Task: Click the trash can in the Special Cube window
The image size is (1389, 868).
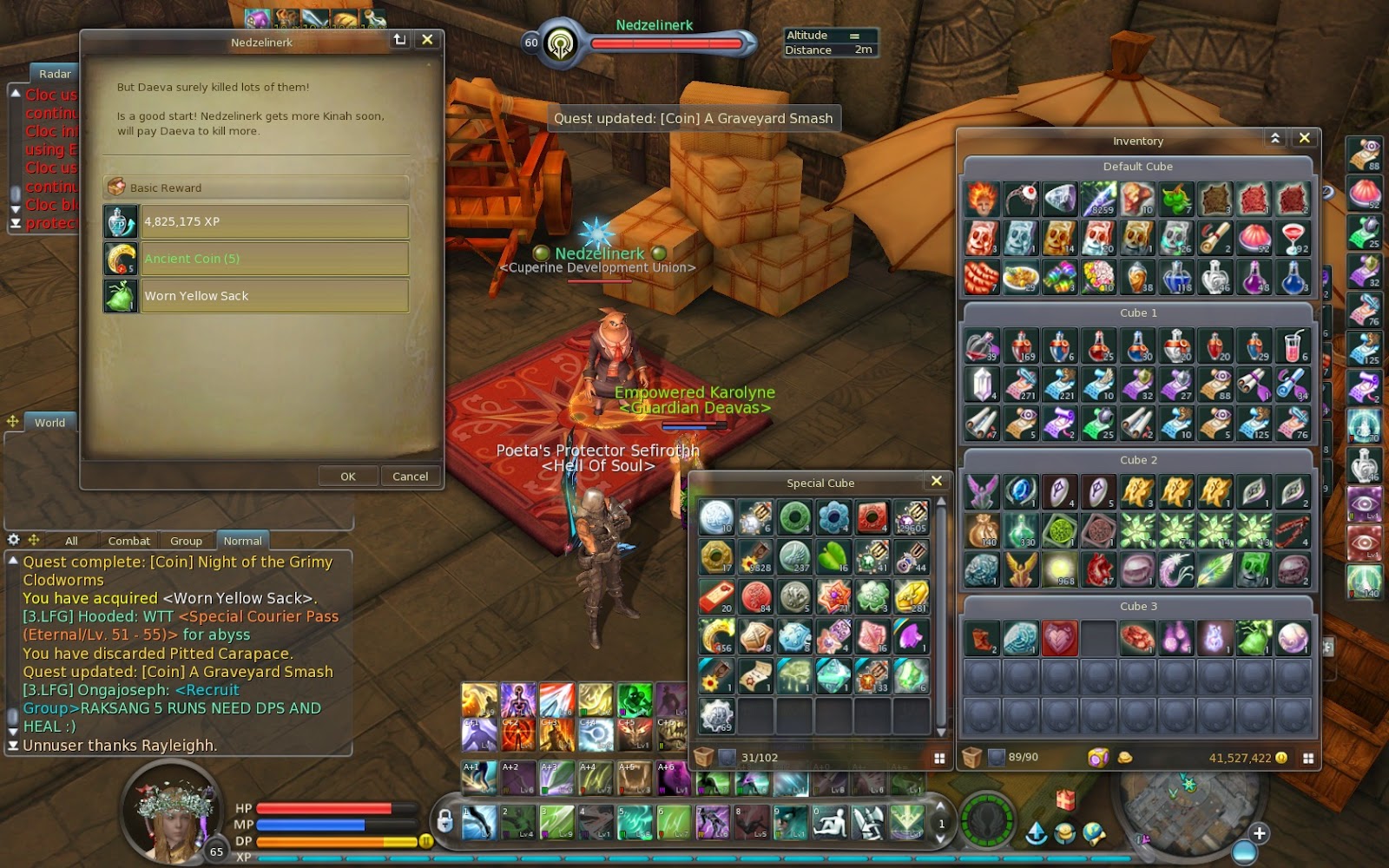Action: coord(705,756)
